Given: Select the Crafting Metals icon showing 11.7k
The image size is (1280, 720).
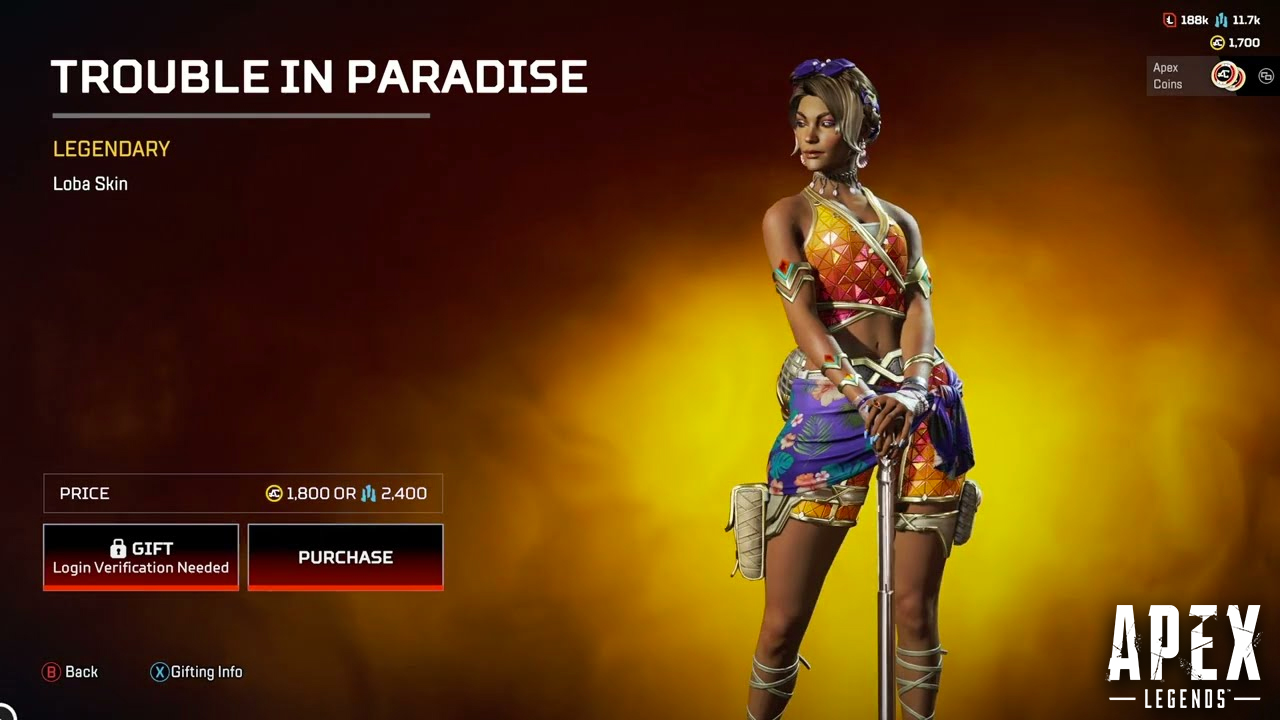Looking at the screenshot, I should coord(1221,20).
